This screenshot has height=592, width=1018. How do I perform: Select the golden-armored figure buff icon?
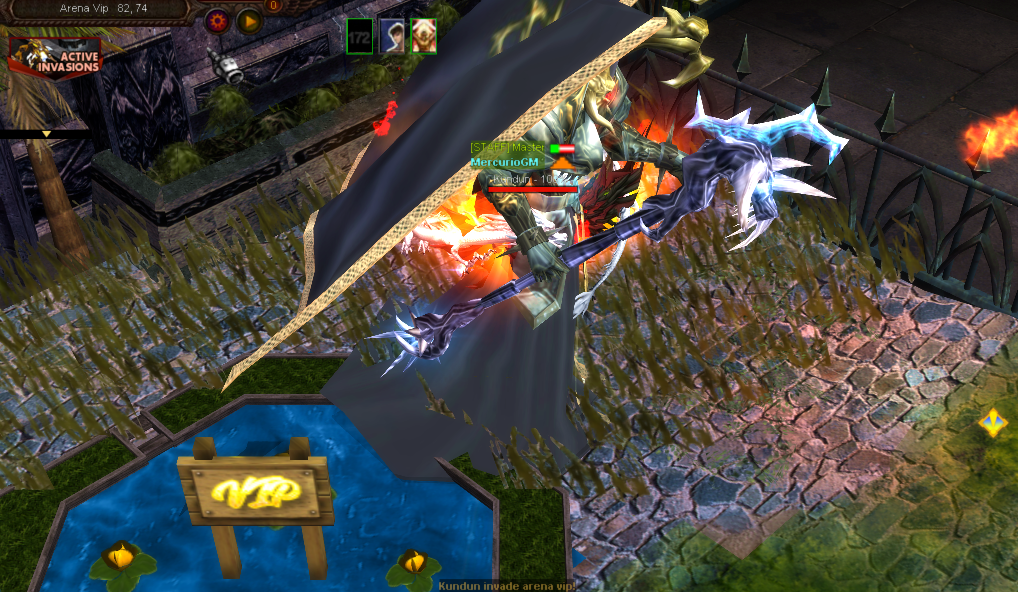click(x=423, y=36)
